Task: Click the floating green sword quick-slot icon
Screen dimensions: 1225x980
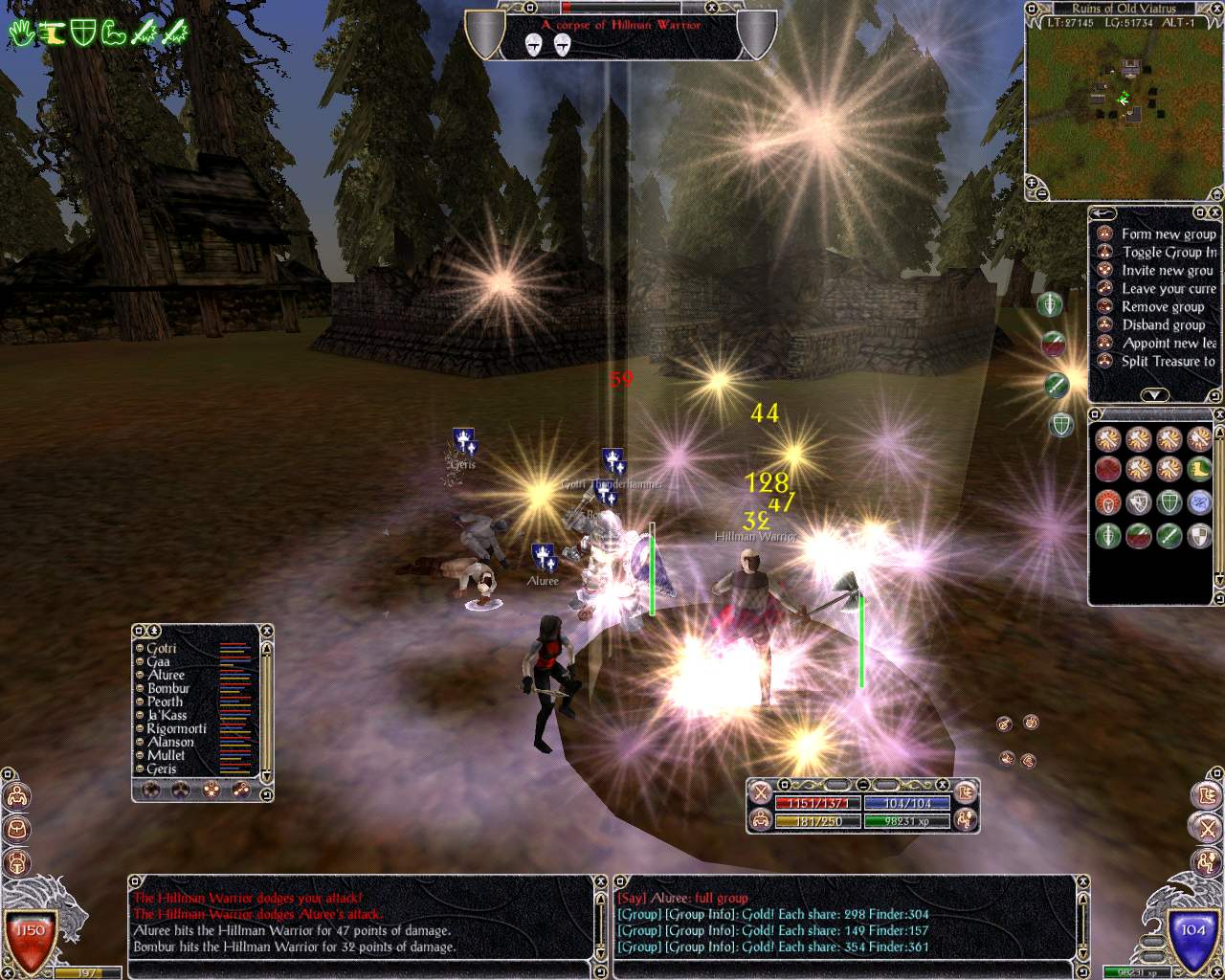Action: [x=1056, y=385]
